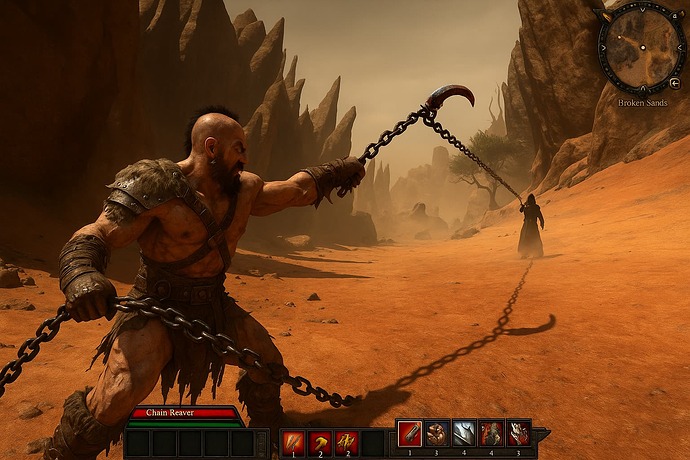The height and width of the screenshot is (460, 690).
Task: Use the silver blade slash ability
Action: coord(464,433)
